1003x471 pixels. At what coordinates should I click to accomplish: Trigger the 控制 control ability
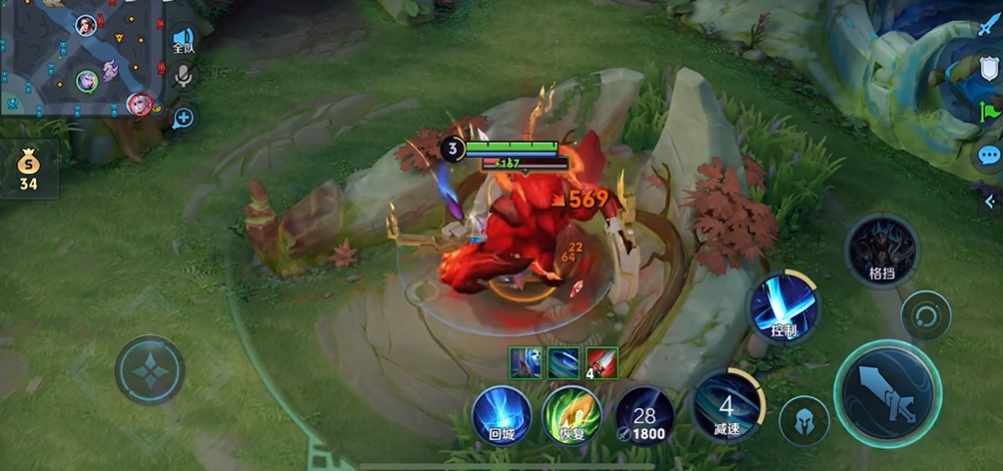click(x=784, y=308)
